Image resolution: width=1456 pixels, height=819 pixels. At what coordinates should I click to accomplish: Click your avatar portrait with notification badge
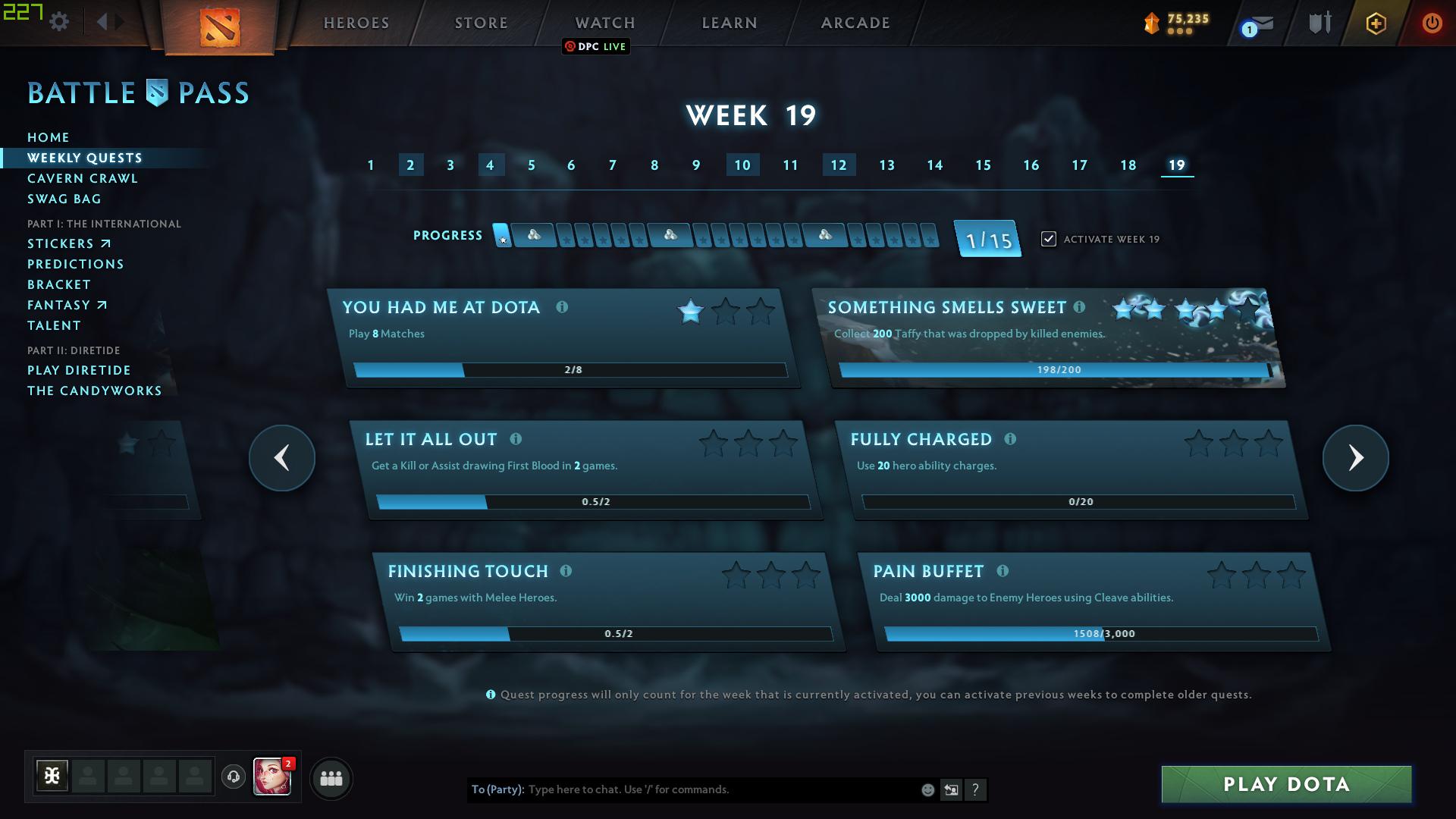click(x=271, y=778)
